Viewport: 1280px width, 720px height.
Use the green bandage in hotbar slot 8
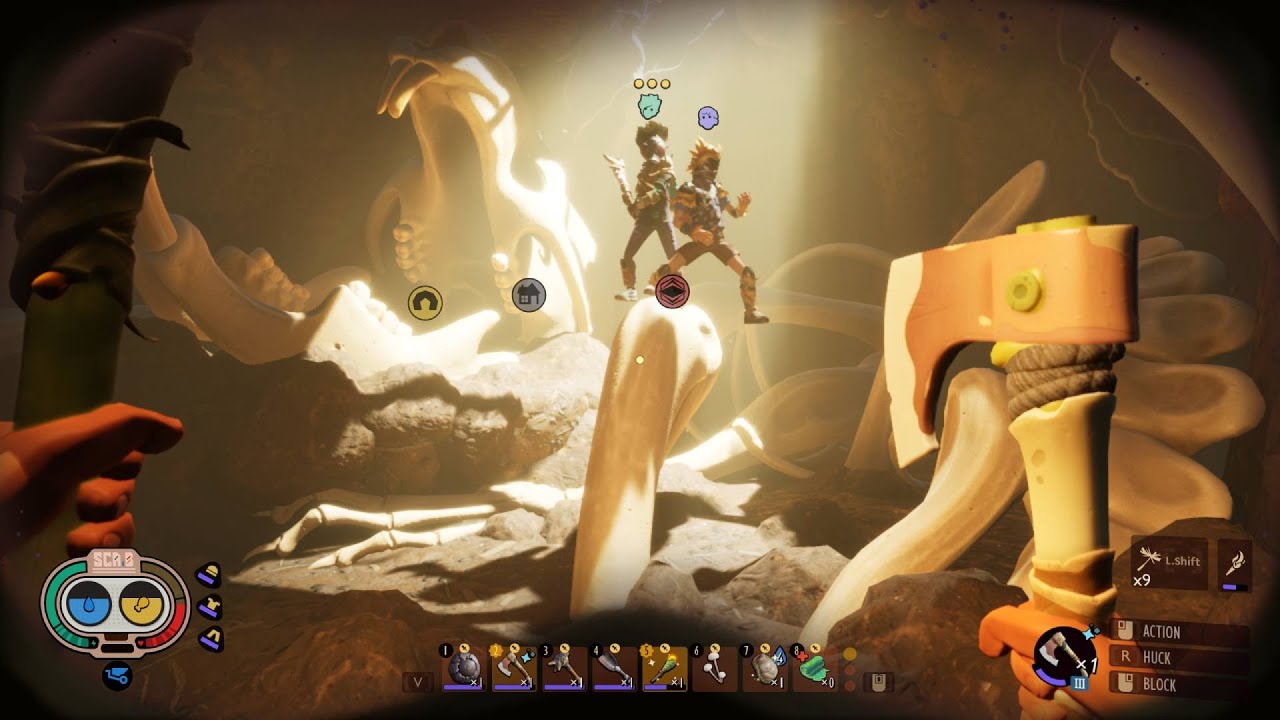click(x=815, y=668)
